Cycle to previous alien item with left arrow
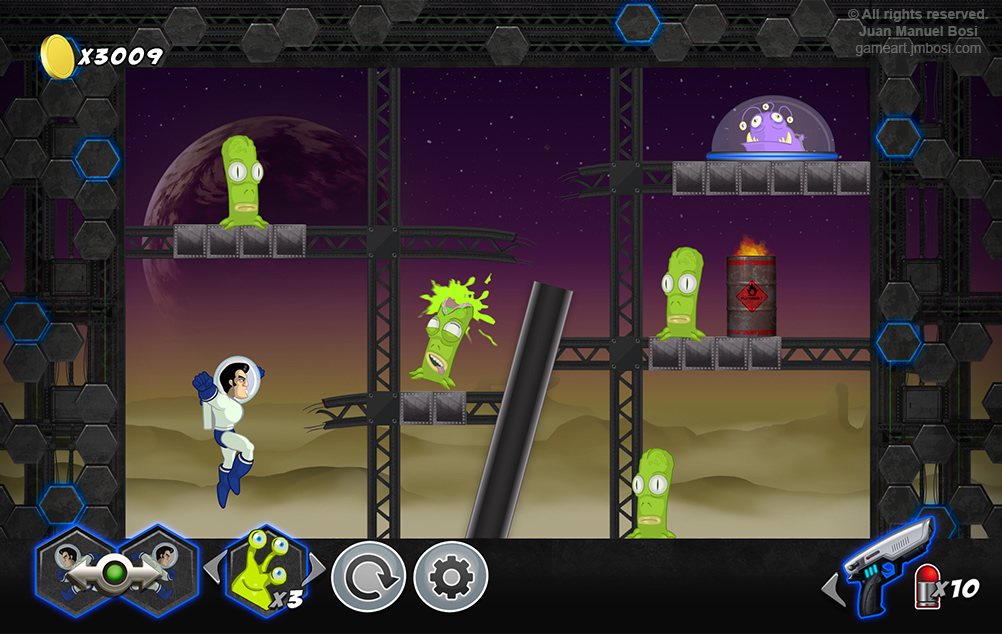This screenshot has height=634, width=1002. pos(211,570)
